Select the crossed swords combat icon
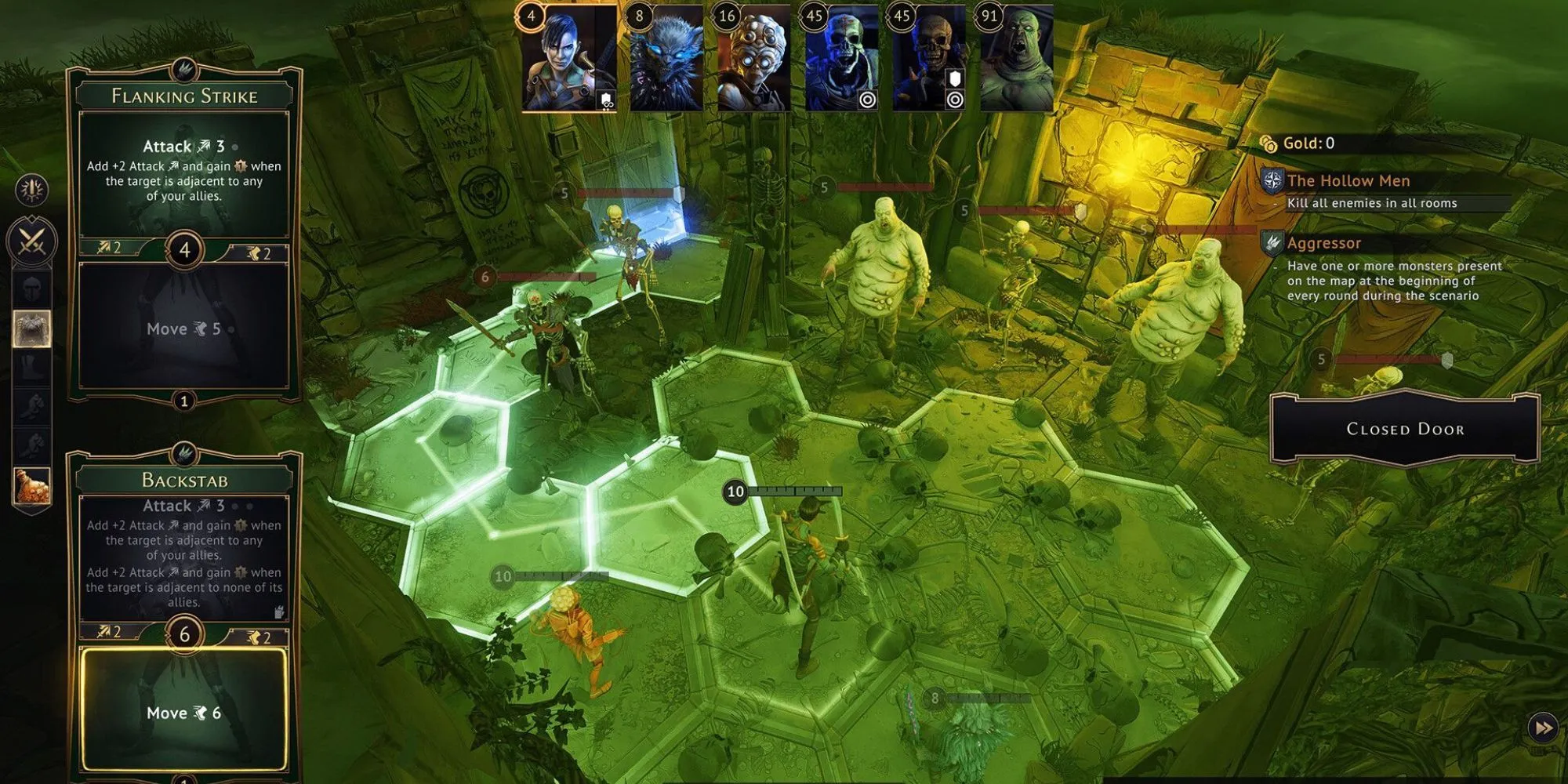The width and height of the screenshot is (1568, 784). (x=31, y=239)
